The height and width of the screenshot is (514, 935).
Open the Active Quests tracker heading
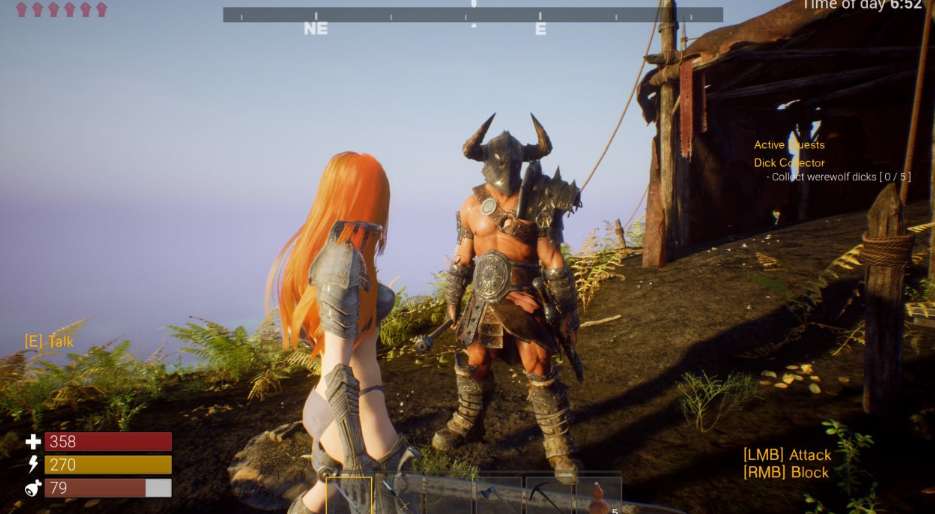tap(789, 145)
